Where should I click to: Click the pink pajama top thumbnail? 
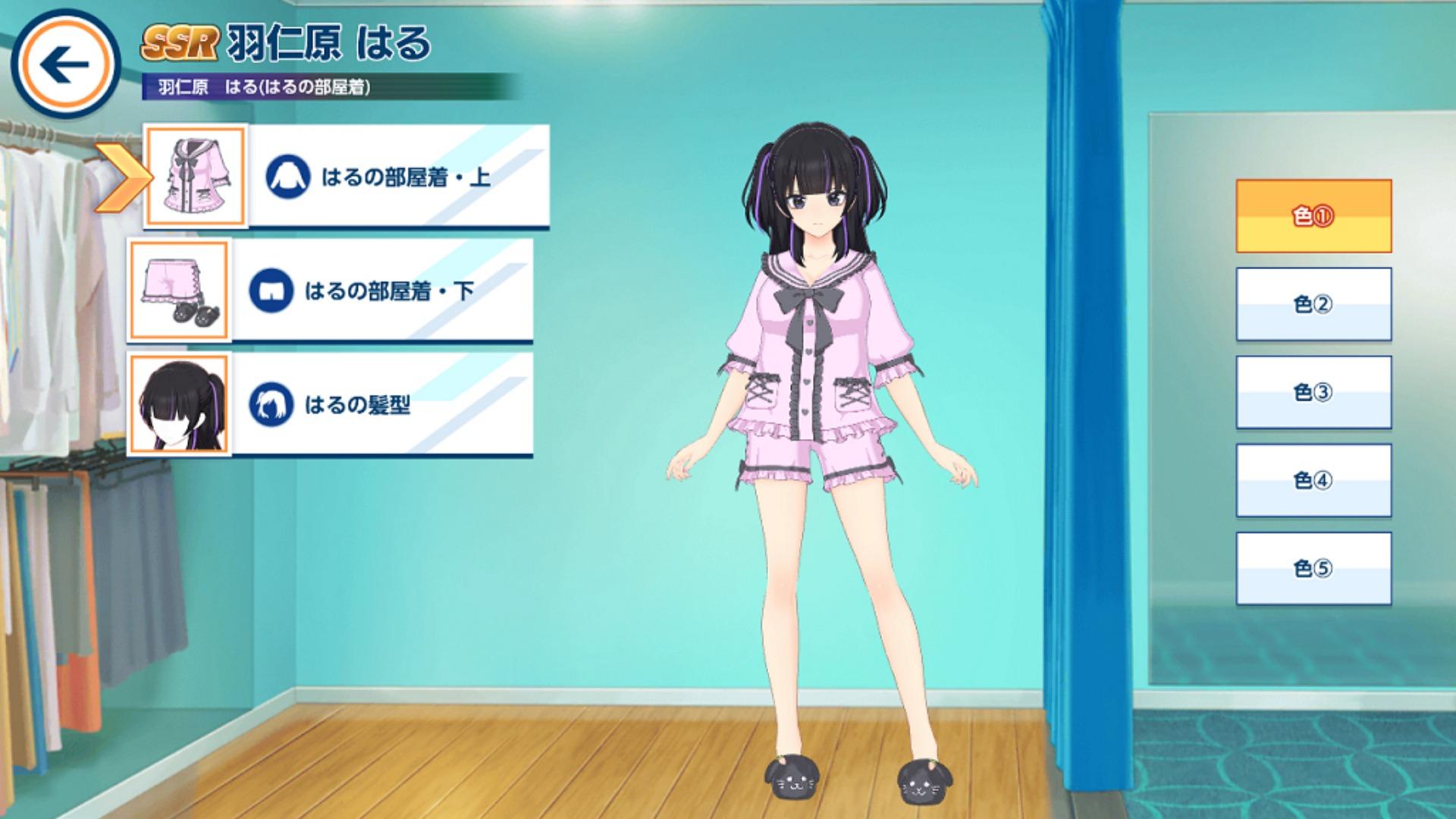pyautogui.click(x=196, y=177)
